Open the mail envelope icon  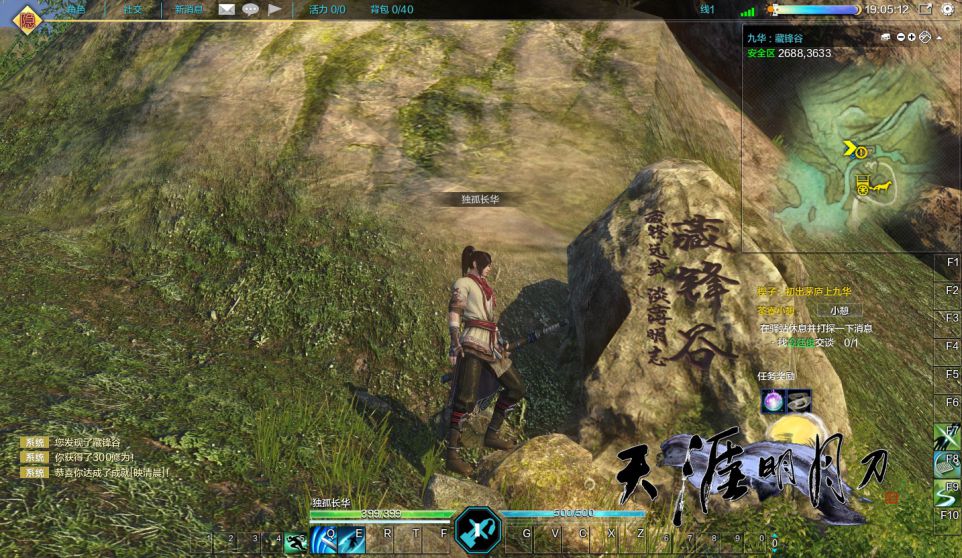[227, 9]
